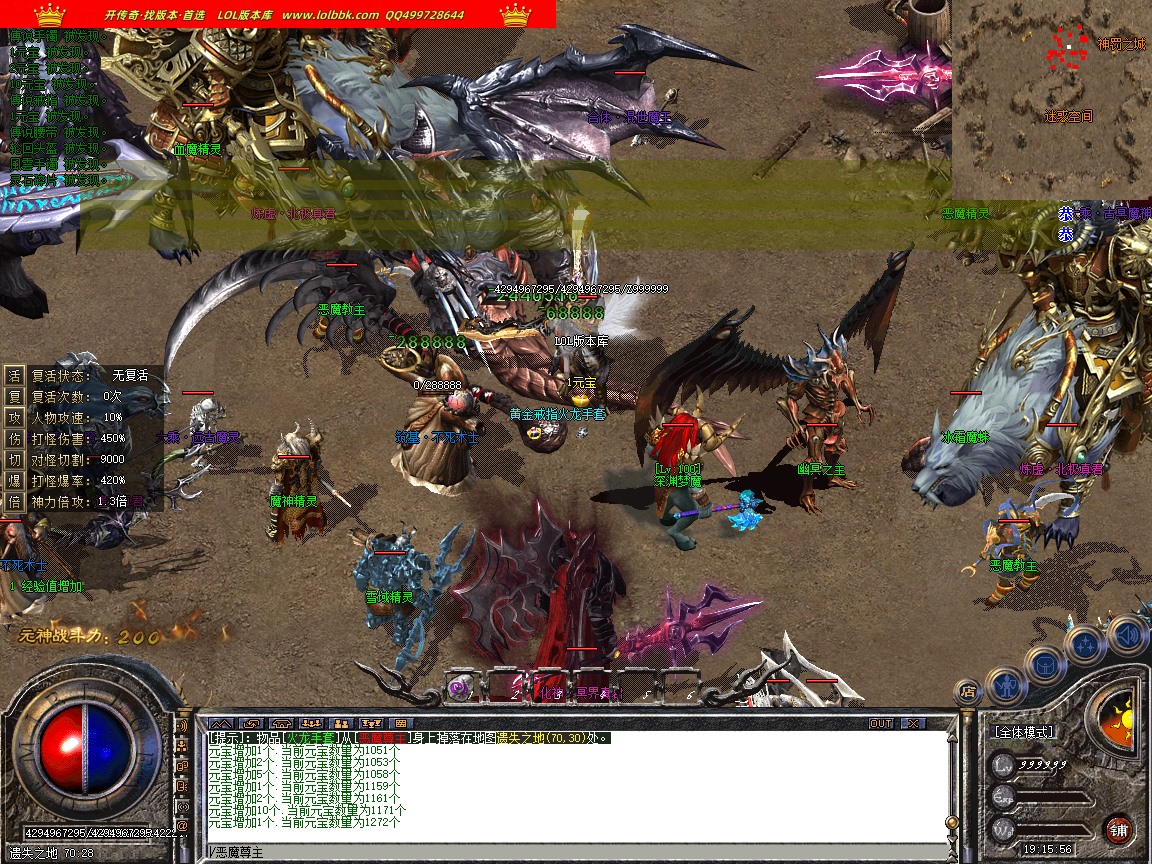The height and width of the screenshot is (864, 1152).
Task: Click the red 铺 stall button
Action: (x=1118, y=829)
